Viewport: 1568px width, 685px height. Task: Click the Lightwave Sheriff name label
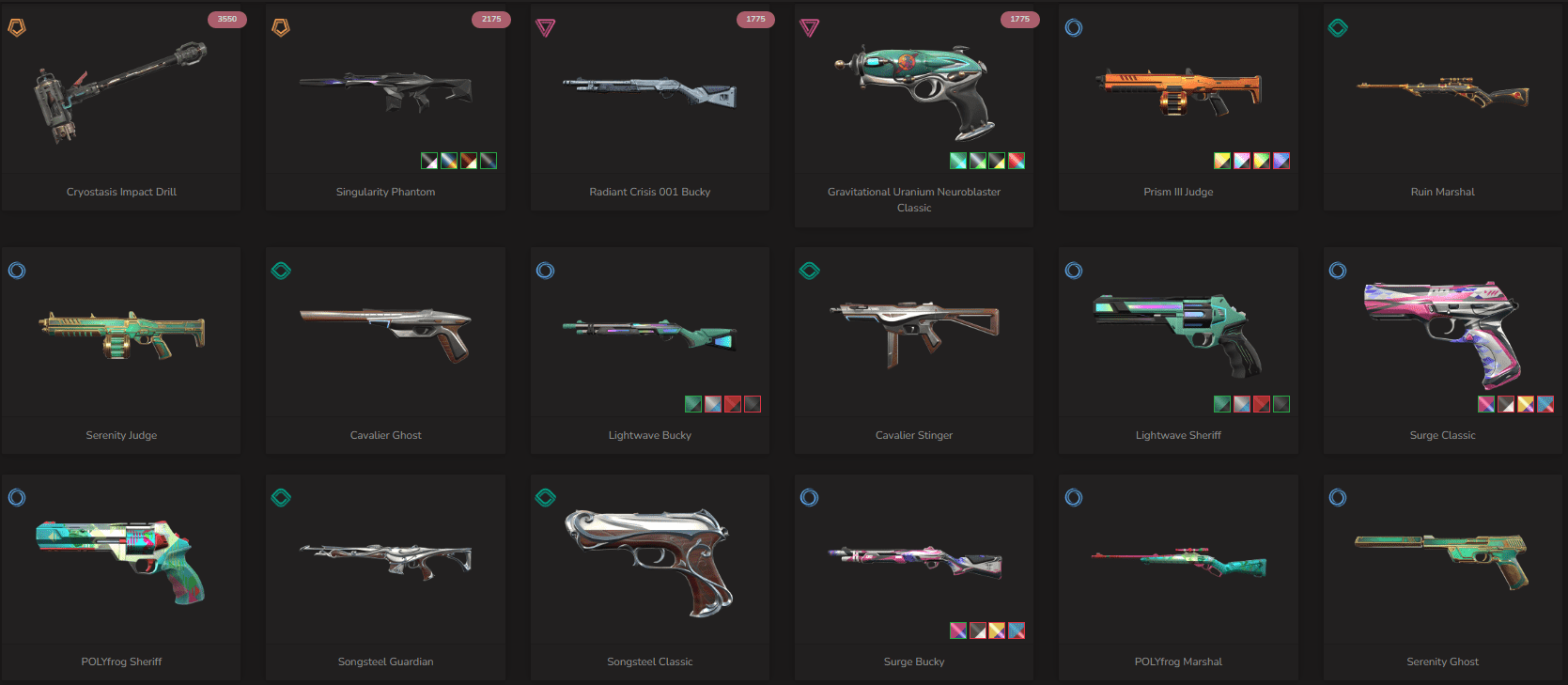pyautogui.click(x=1177, y=435)
